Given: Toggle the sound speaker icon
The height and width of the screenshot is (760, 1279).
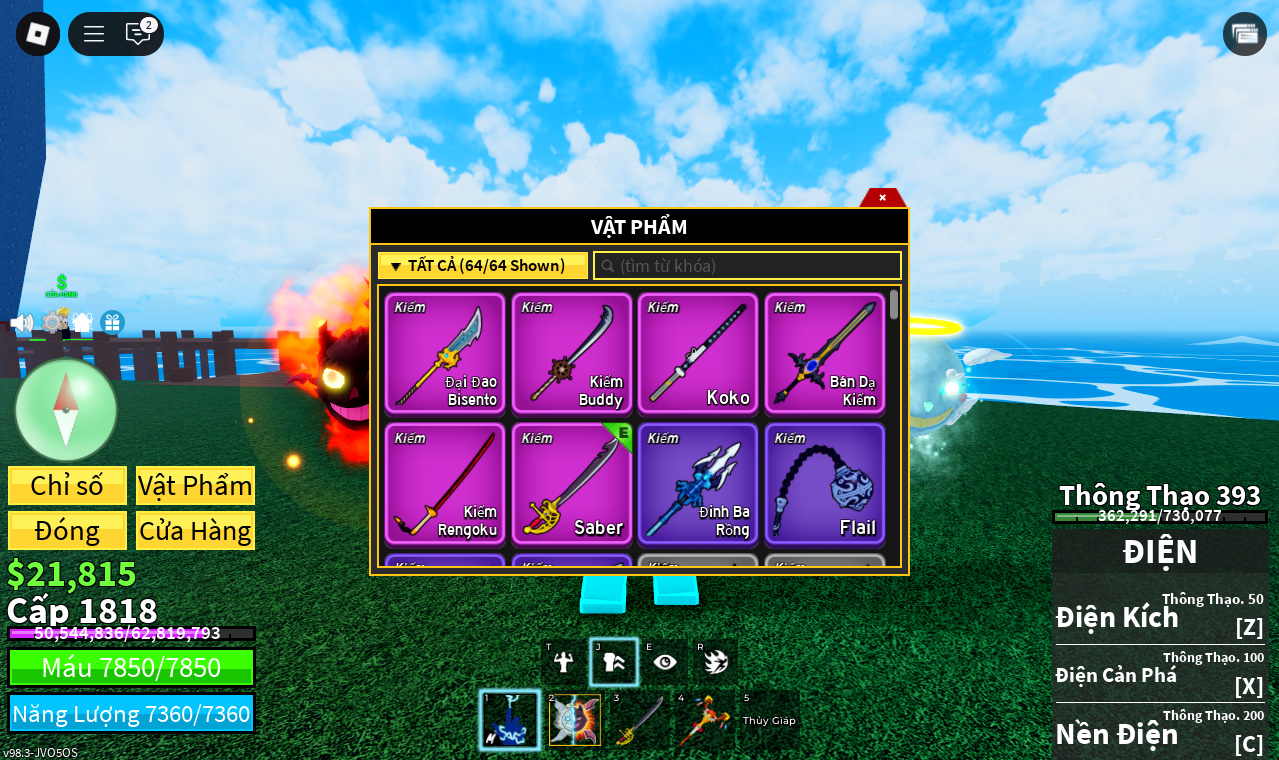Looking at the screenshot, I should point(21,323).
